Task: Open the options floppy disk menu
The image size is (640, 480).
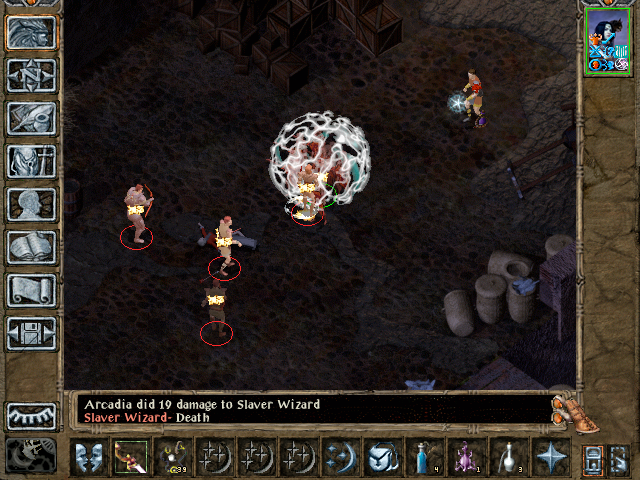Action: tap(31, 333)
